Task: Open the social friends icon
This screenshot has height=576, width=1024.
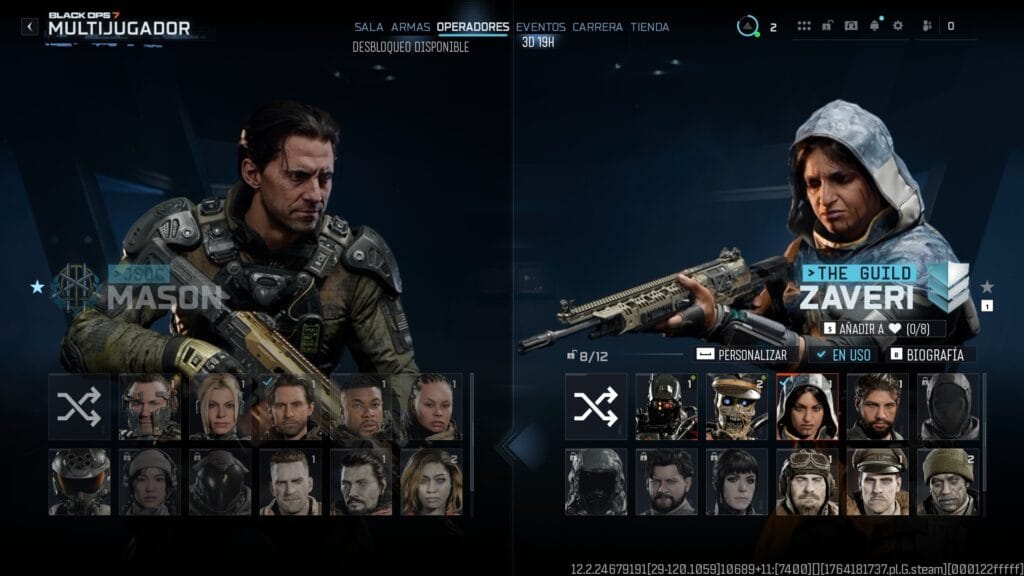Action: click(925, 26)
